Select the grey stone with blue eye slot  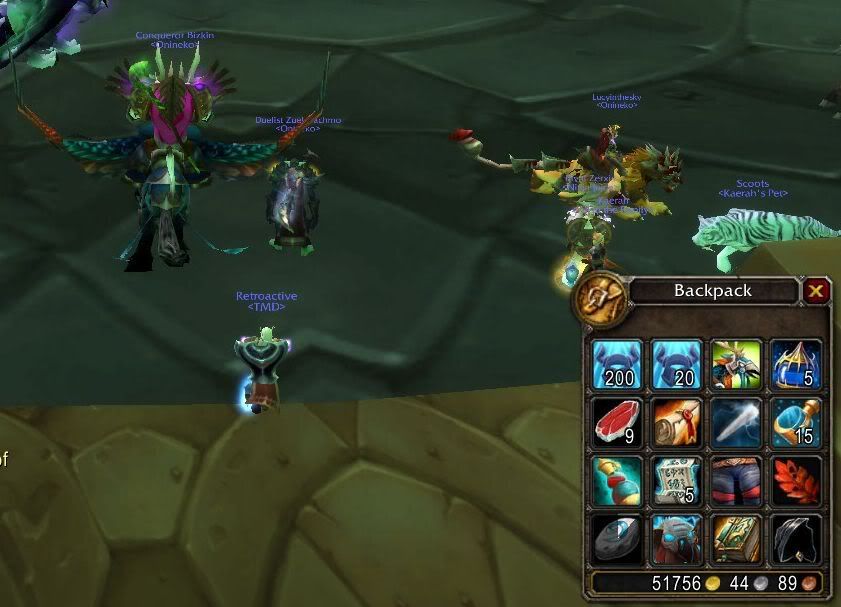click(x=616, y=539)
